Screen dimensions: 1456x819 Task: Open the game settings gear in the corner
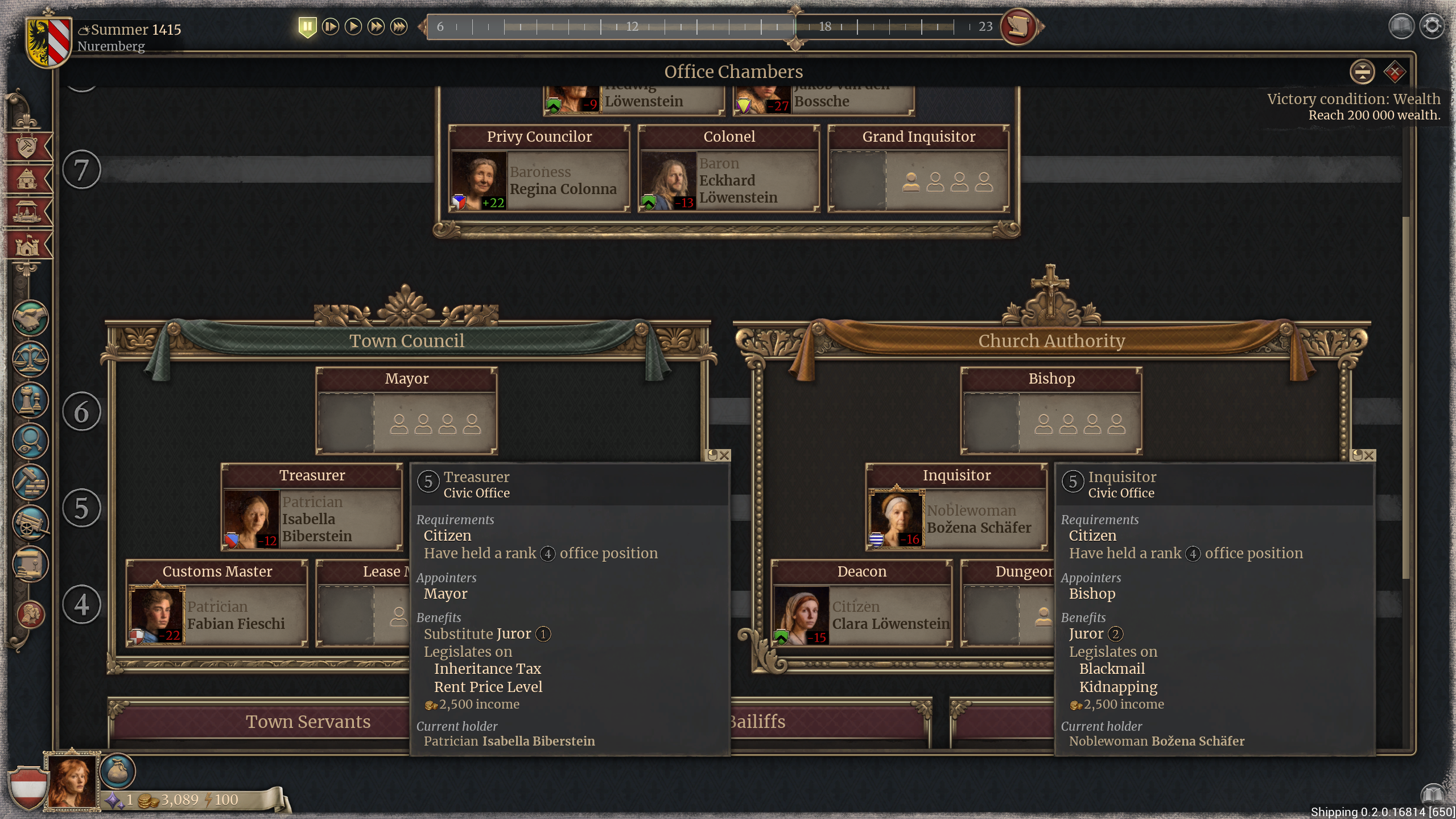pos(1433,26)
